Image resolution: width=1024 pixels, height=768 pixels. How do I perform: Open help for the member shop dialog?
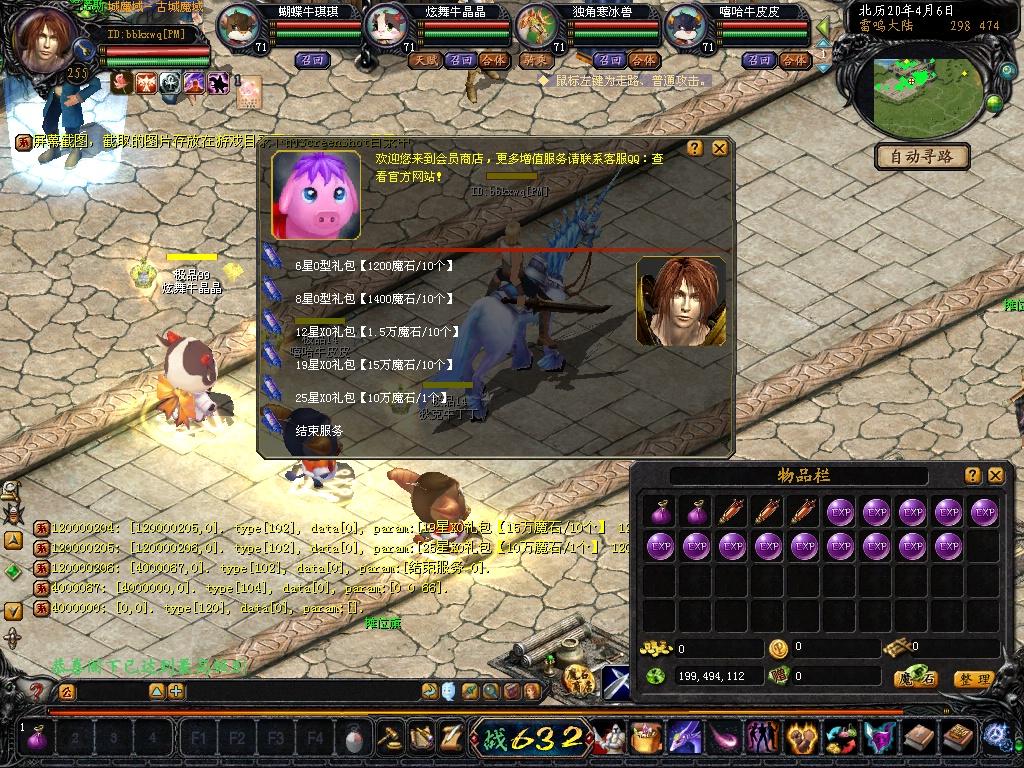[695, 148]
